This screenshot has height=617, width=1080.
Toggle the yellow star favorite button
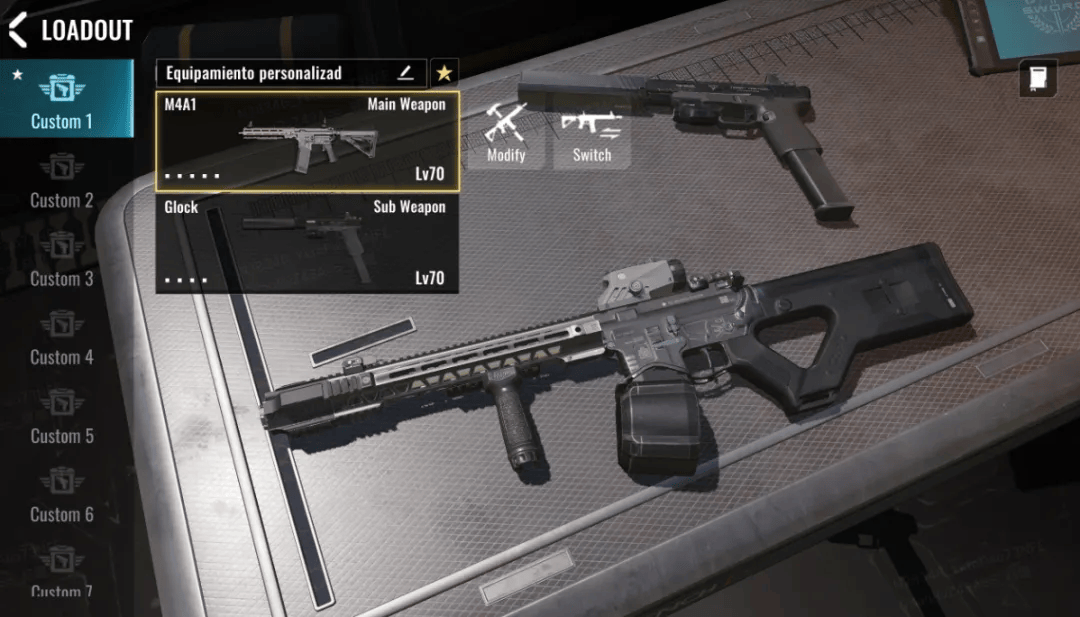point(444,73)
